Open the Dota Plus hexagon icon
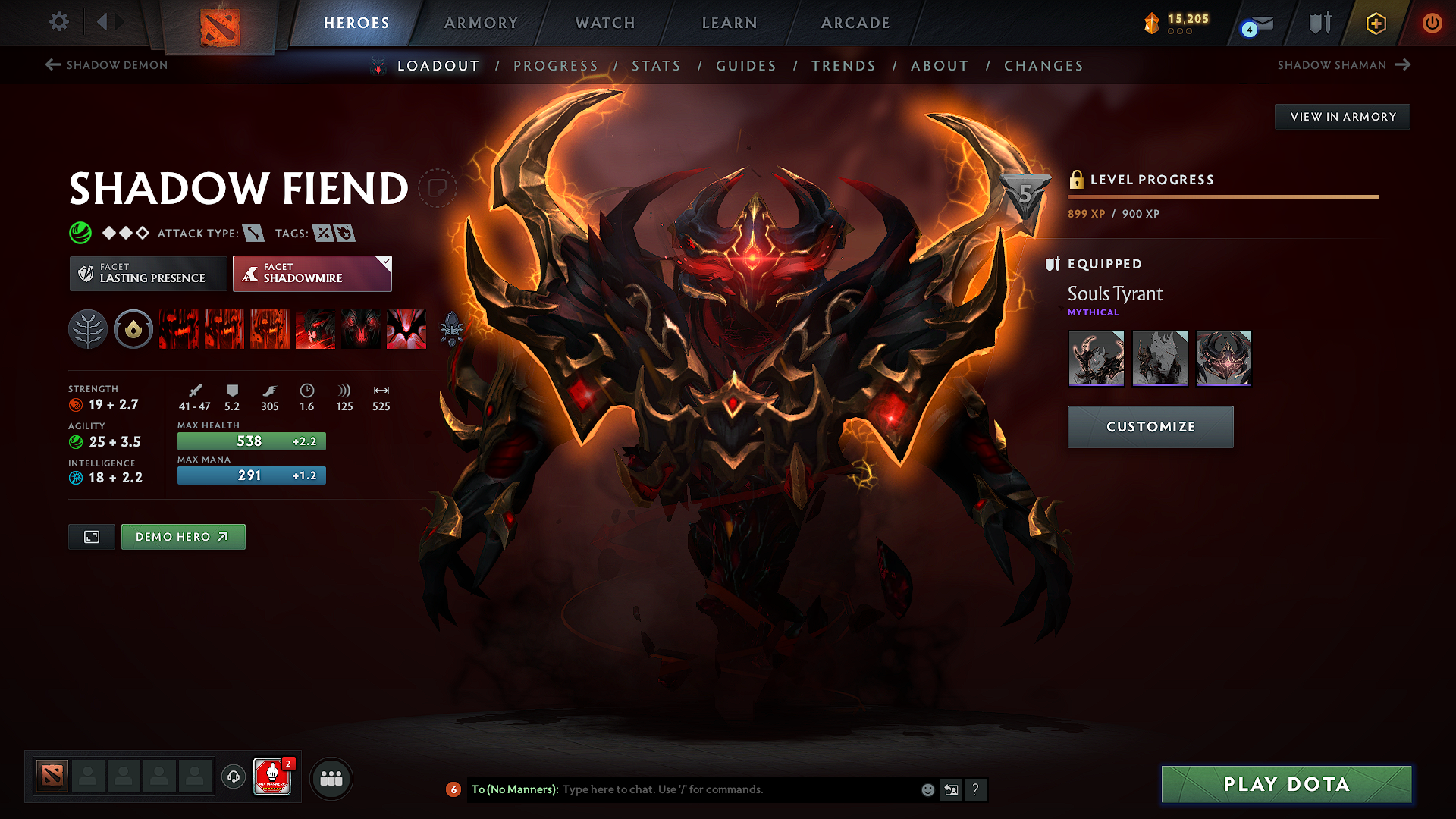Image resolution: width=1456 pixels, height=819 pixels. click(x=1375, y=23)
